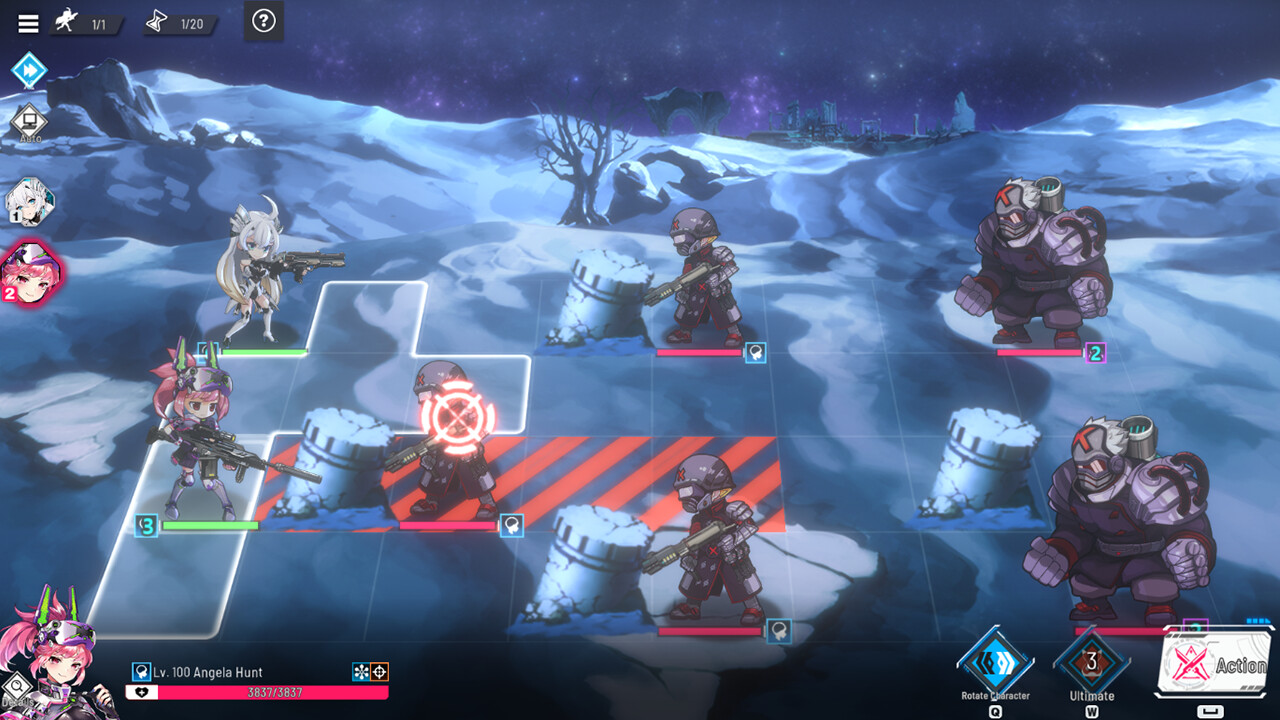This screenshot has height=720, width=1280.
Task: Open the hamburger menu
Action: [x=28, y=23]
